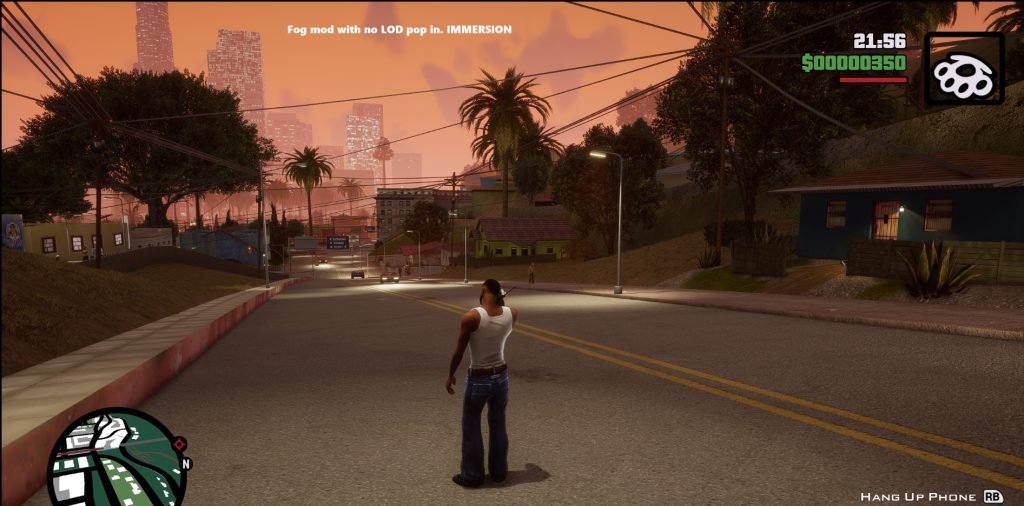1024x506 pixels.
Task: Open the circular radar minimap
Action: tap(117, 460)
